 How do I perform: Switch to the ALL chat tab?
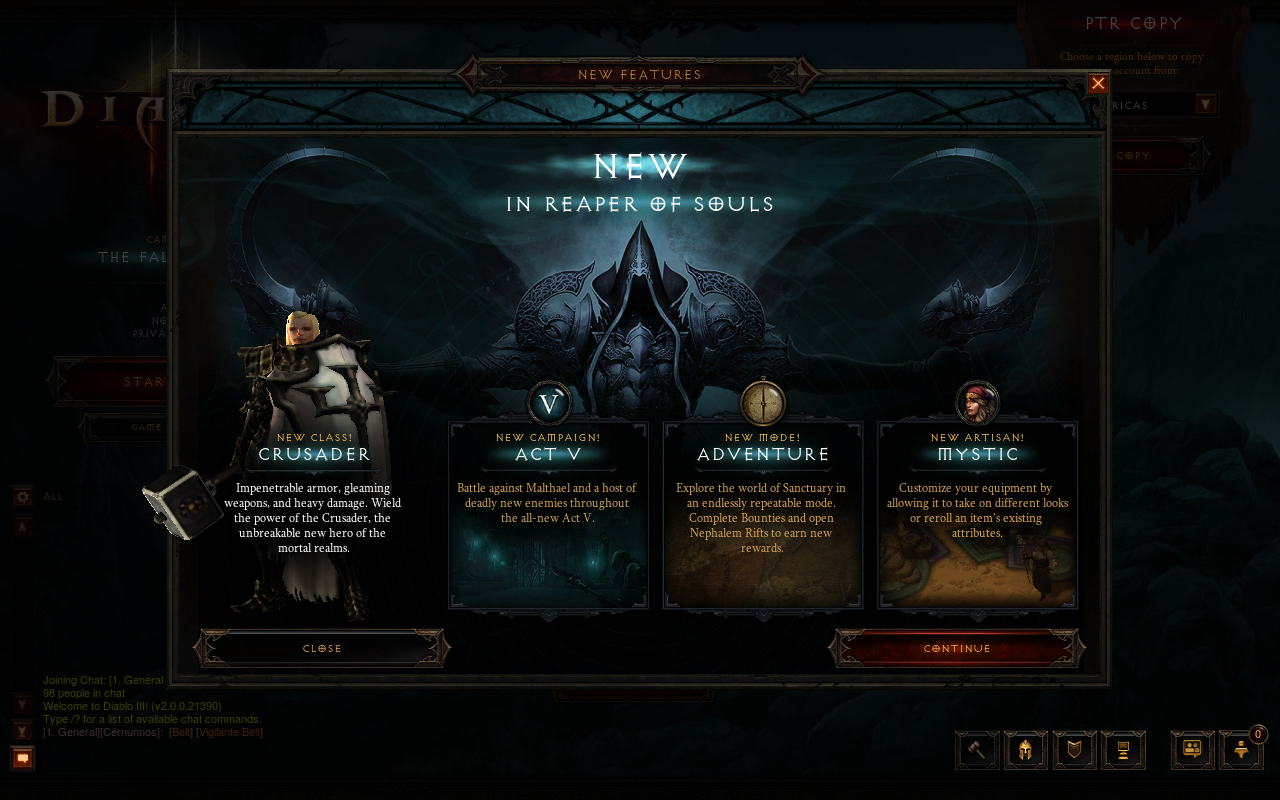53,496
